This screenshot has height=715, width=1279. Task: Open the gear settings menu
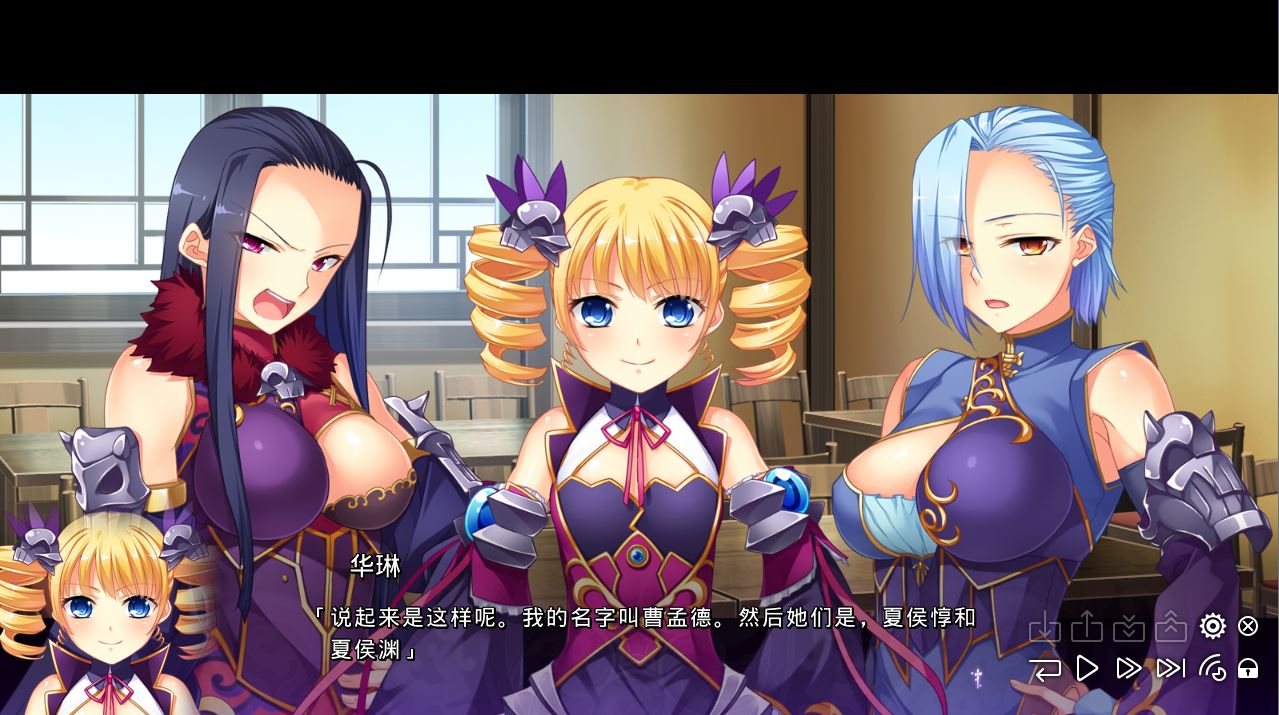click(x=1212, y=626)
